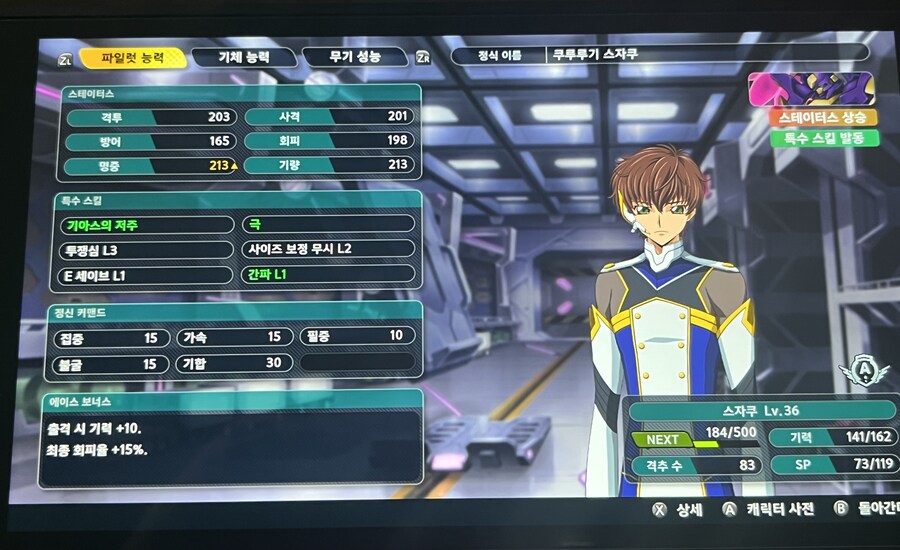This screenshot has height=550, width=900.
Task: Choose the 극 special skill entry
Action: (327, 225)
